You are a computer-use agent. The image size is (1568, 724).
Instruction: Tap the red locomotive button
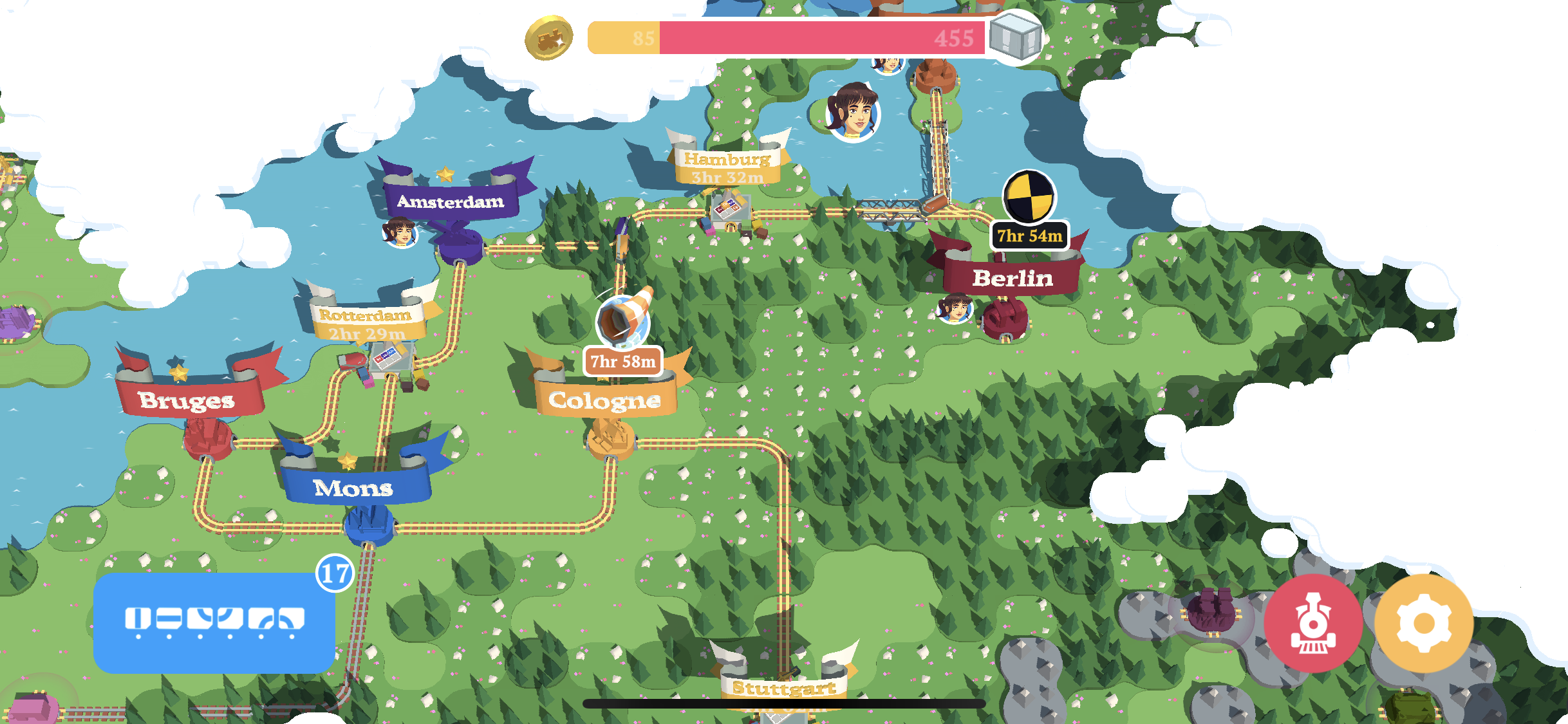point(1313,623)
